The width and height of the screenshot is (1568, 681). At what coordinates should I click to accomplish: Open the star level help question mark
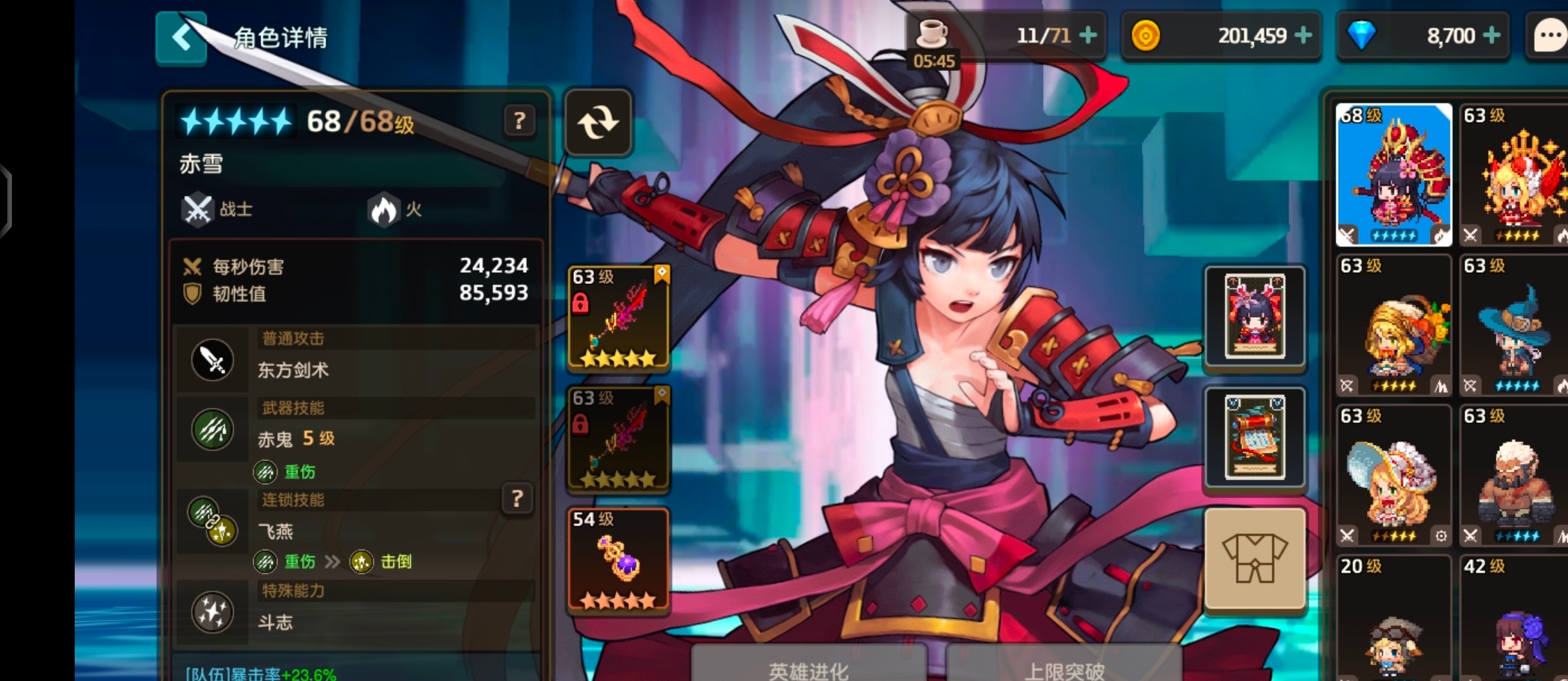pos(519,120)
